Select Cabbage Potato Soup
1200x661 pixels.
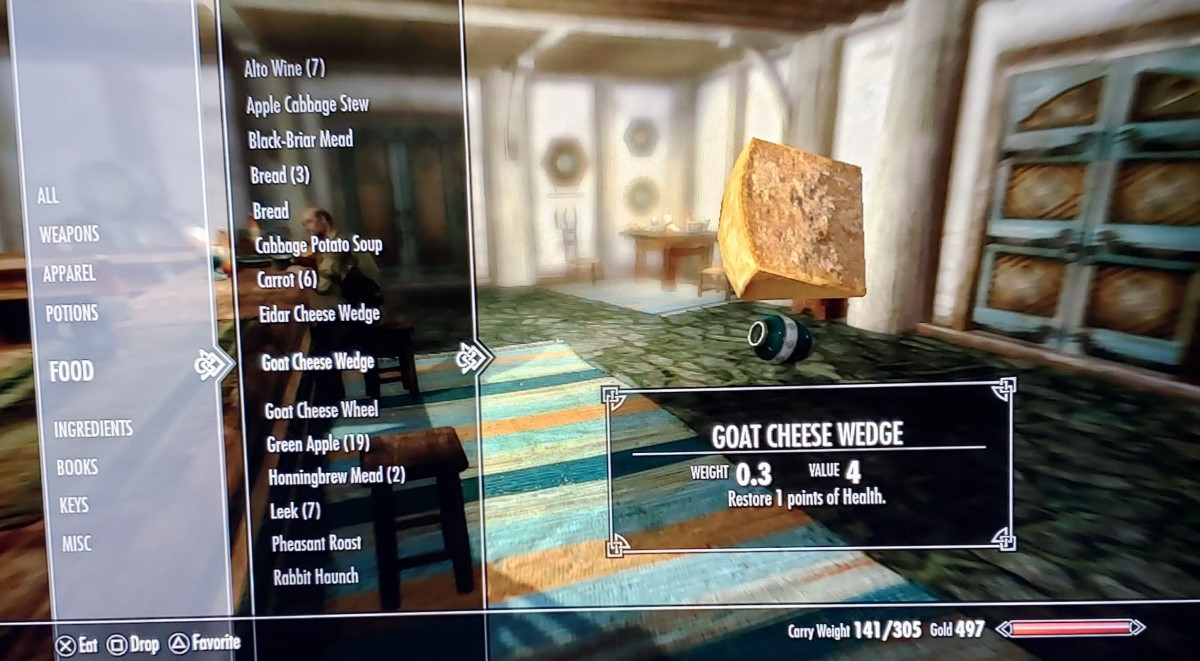[x=318, y=244]
